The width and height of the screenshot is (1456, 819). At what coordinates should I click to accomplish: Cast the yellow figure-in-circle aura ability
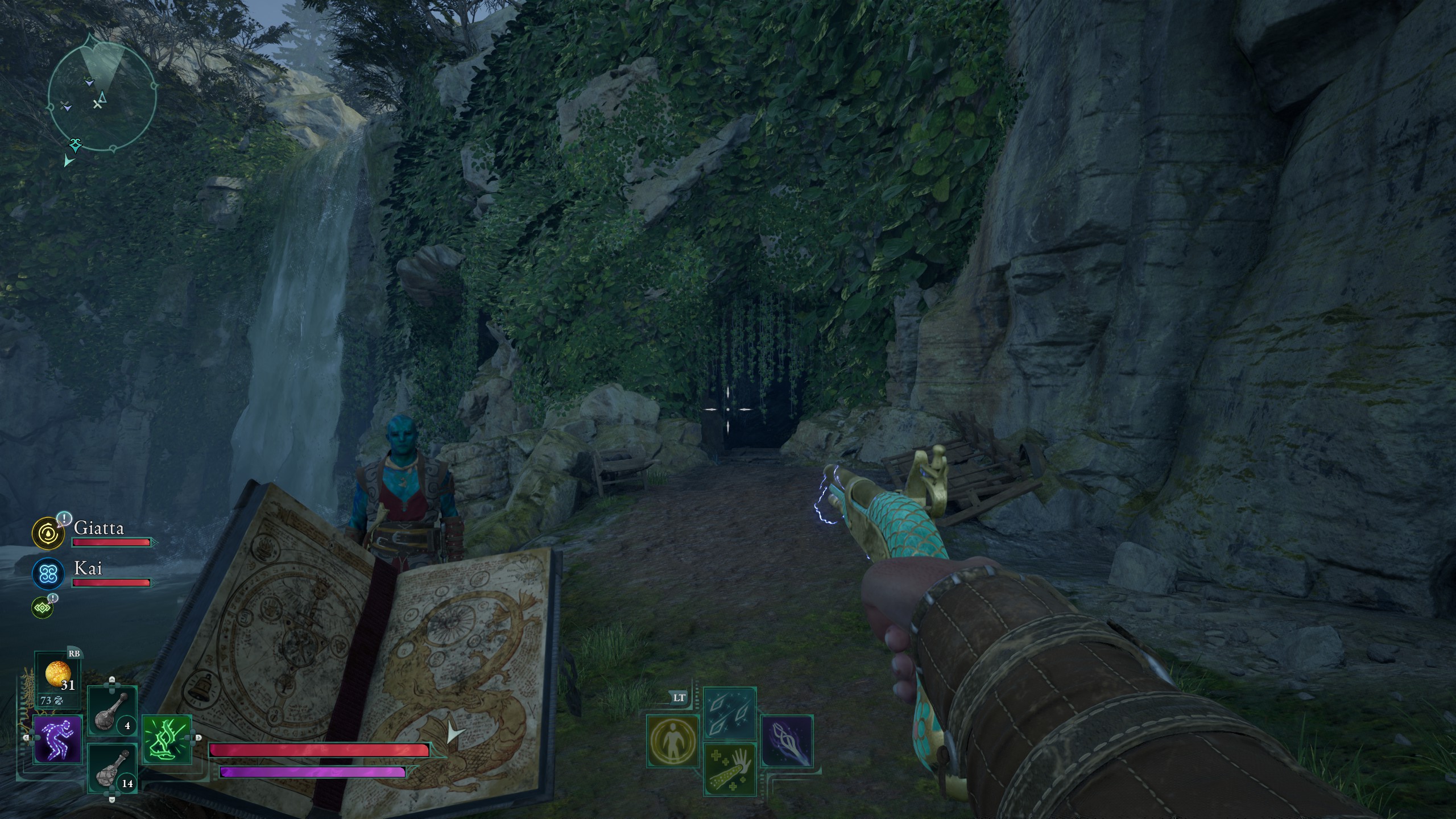tap(673, 741)
